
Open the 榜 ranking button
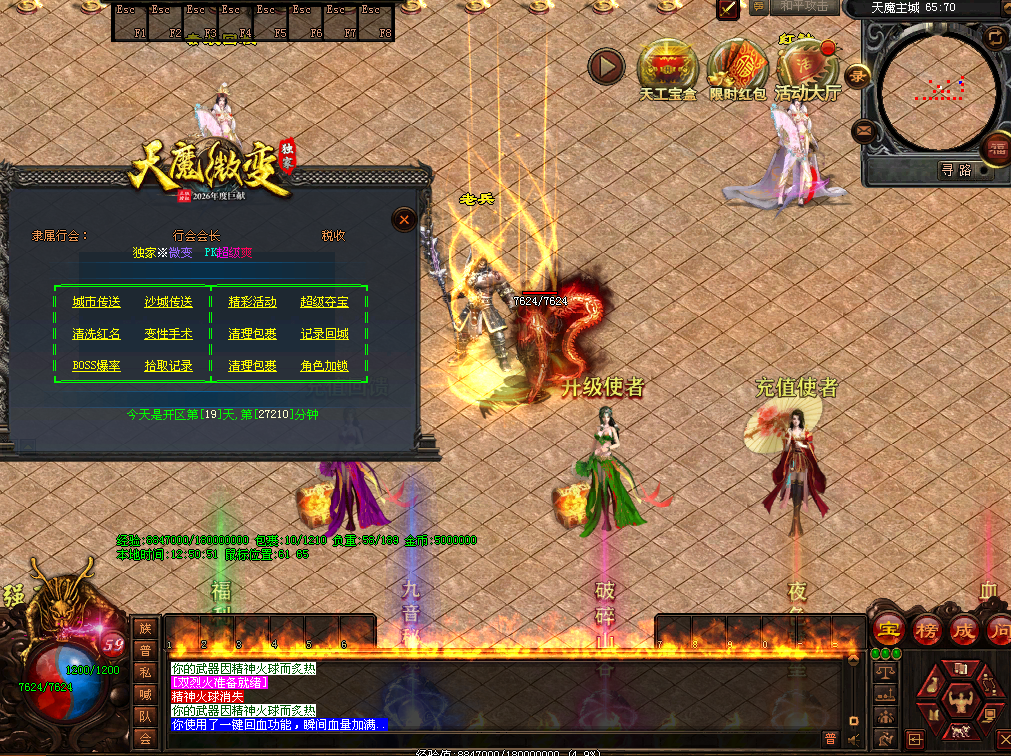(x=926, y=631)
